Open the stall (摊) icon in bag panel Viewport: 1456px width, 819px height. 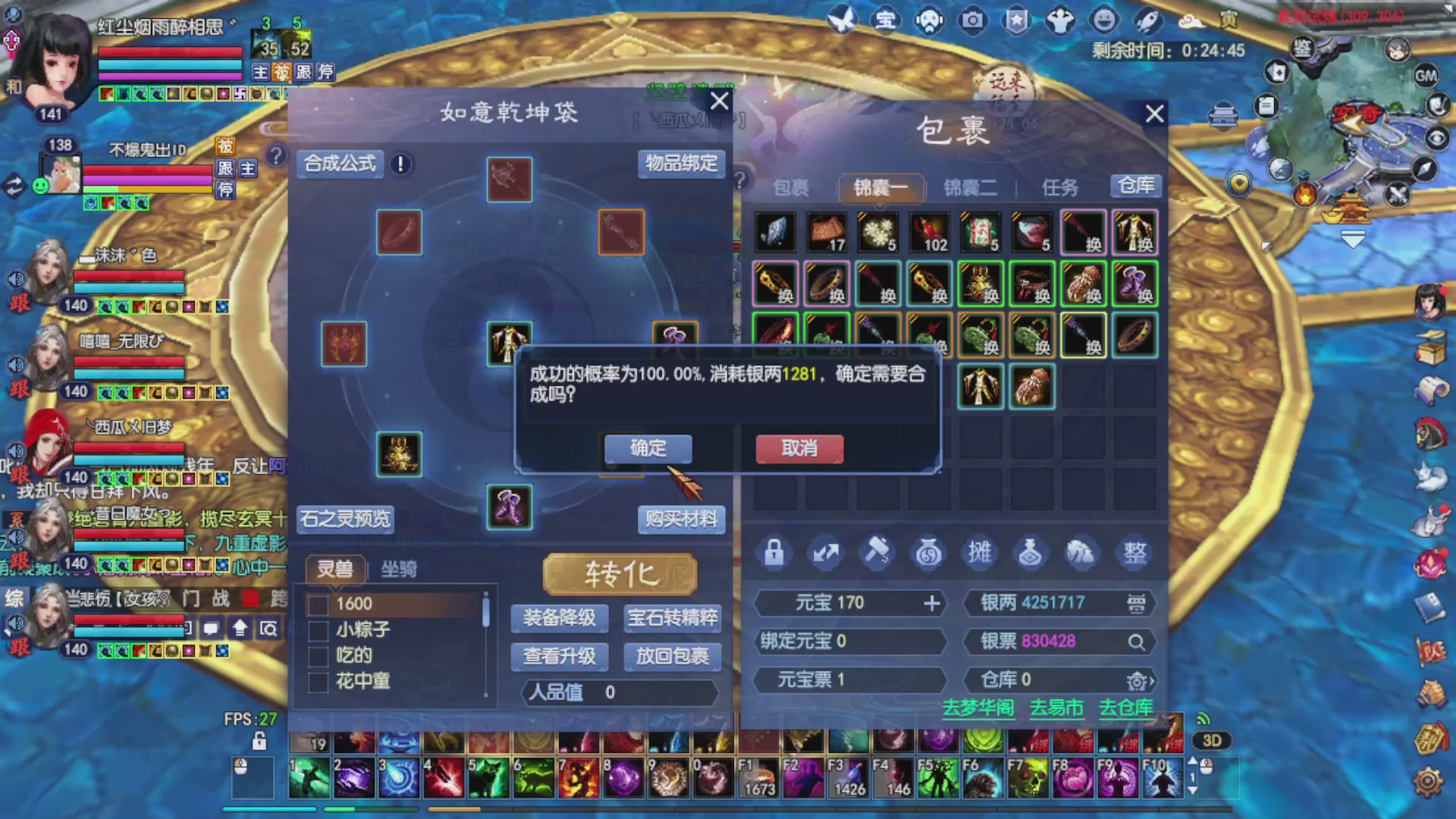(981, 553)
